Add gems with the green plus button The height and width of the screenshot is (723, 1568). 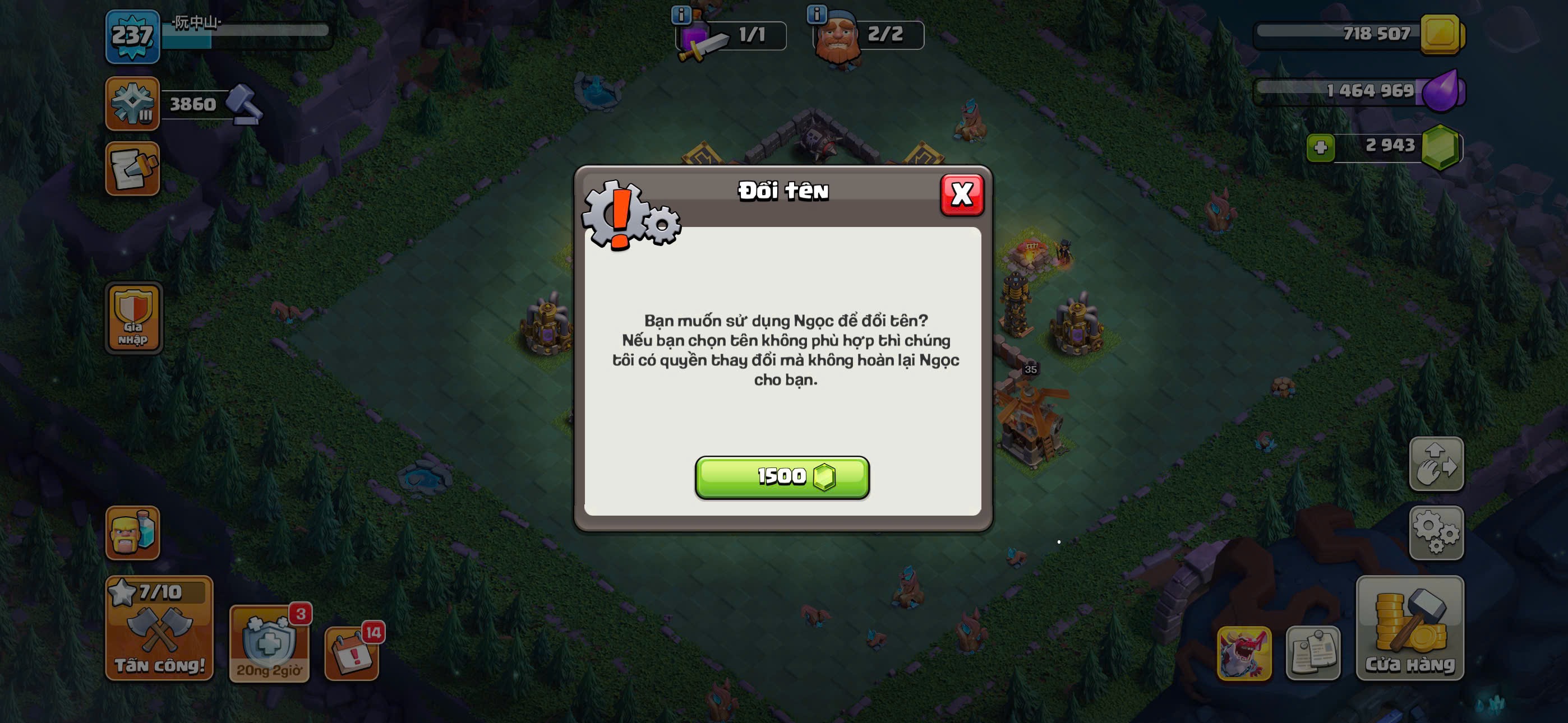tap(1320, 147)
